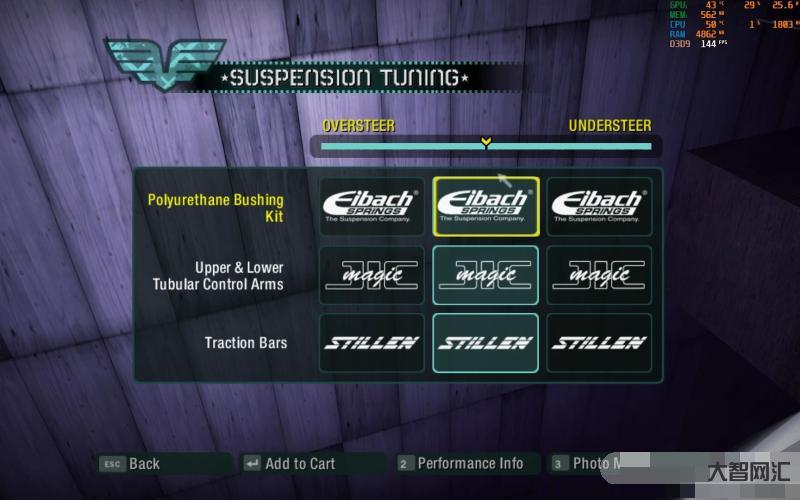The width and height of the screenshot is (800, 500).
Task: Pick the understeer Magic control arms tile
Action: pos(599,275)
